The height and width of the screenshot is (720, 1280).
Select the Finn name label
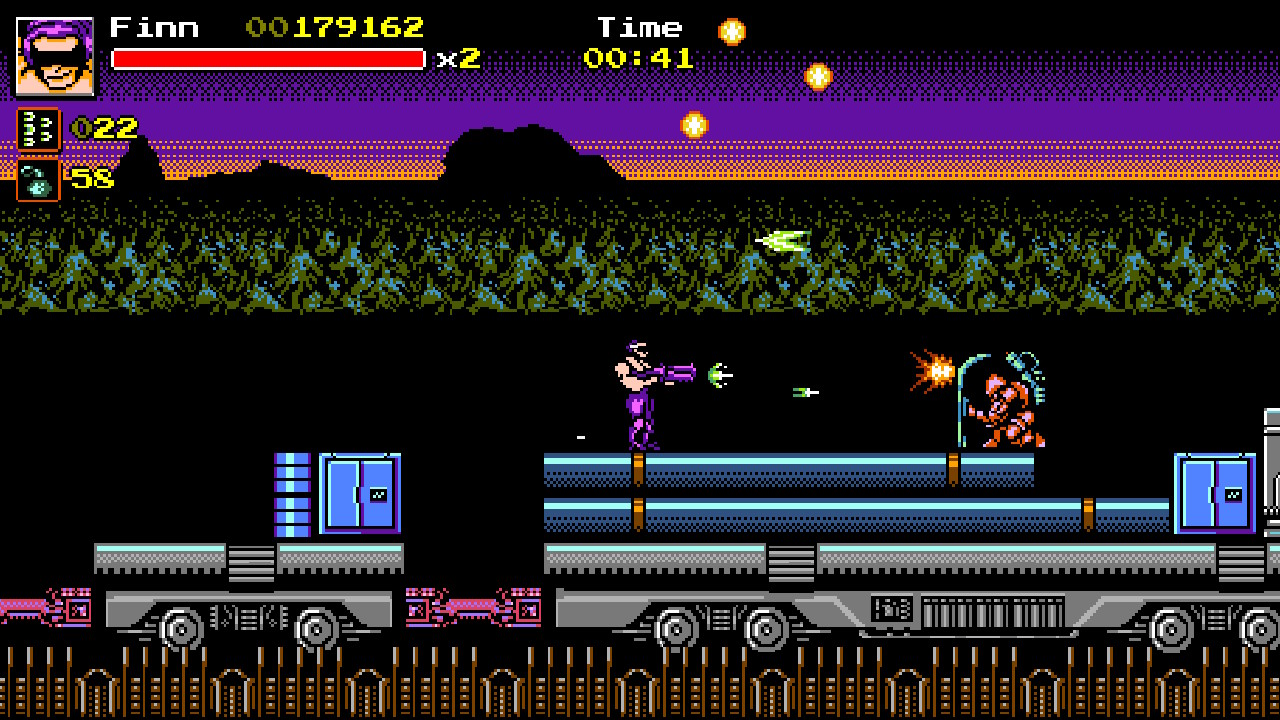click(x=152, y=26)
